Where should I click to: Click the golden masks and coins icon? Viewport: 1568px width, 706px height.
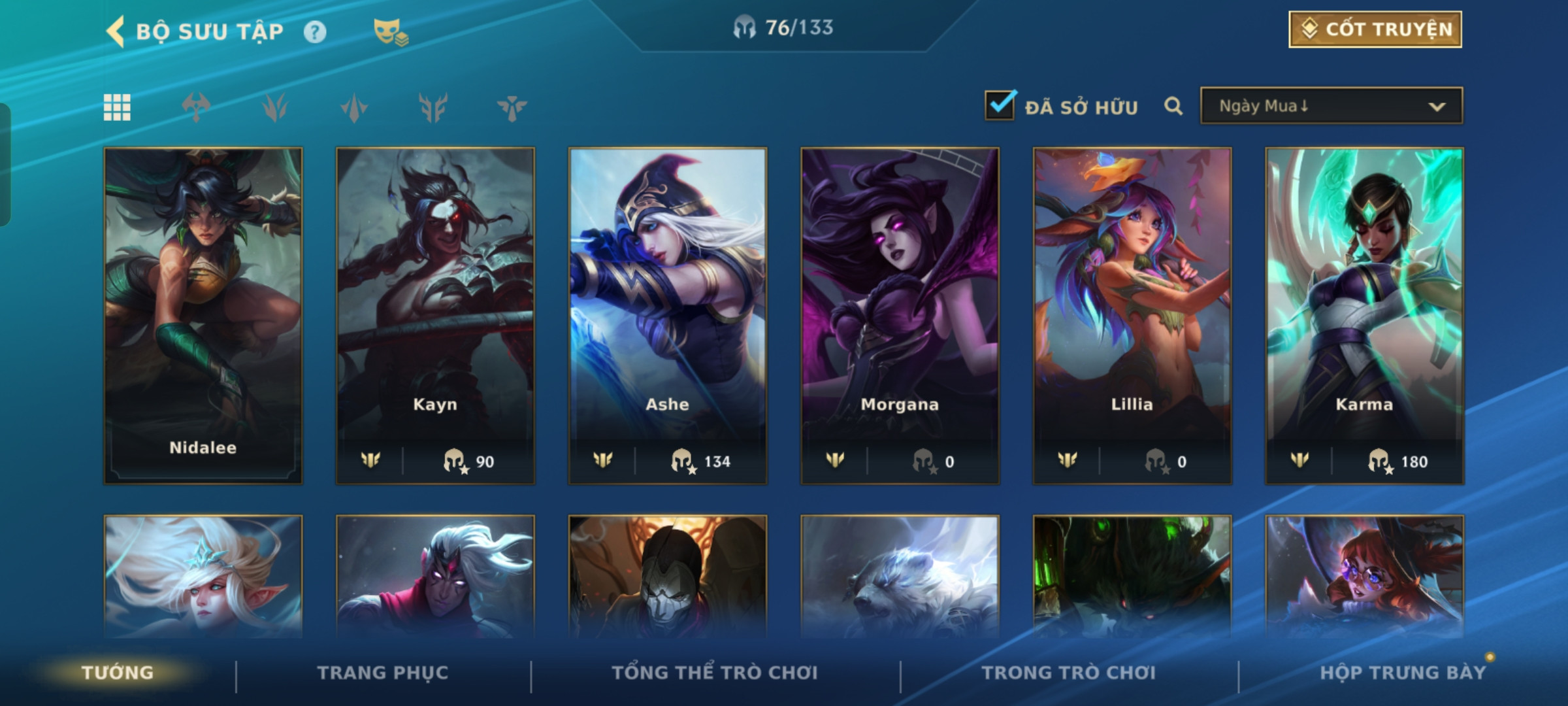coord(390,32)
